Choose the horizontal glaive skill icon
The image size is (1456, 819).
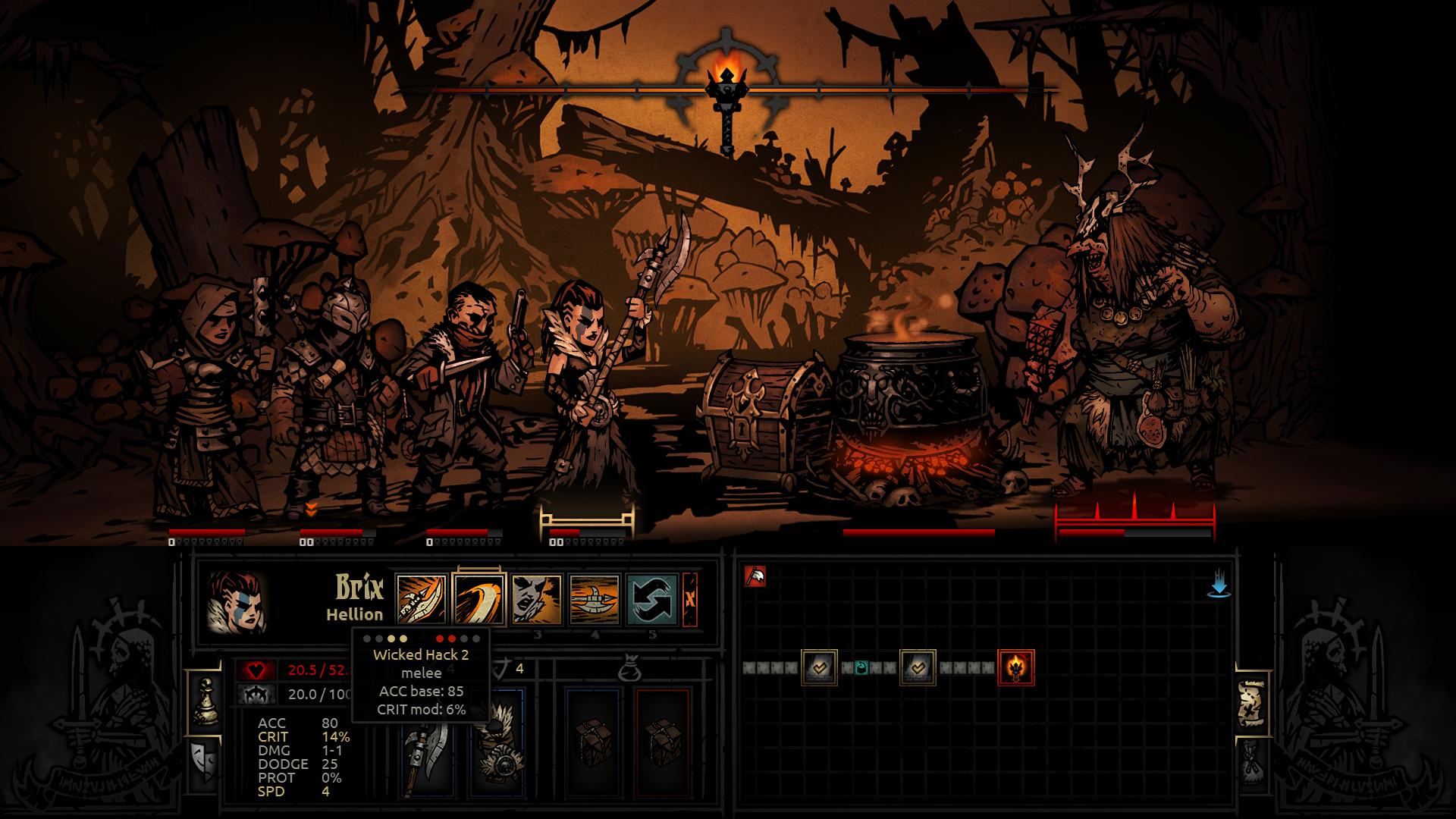595,599
